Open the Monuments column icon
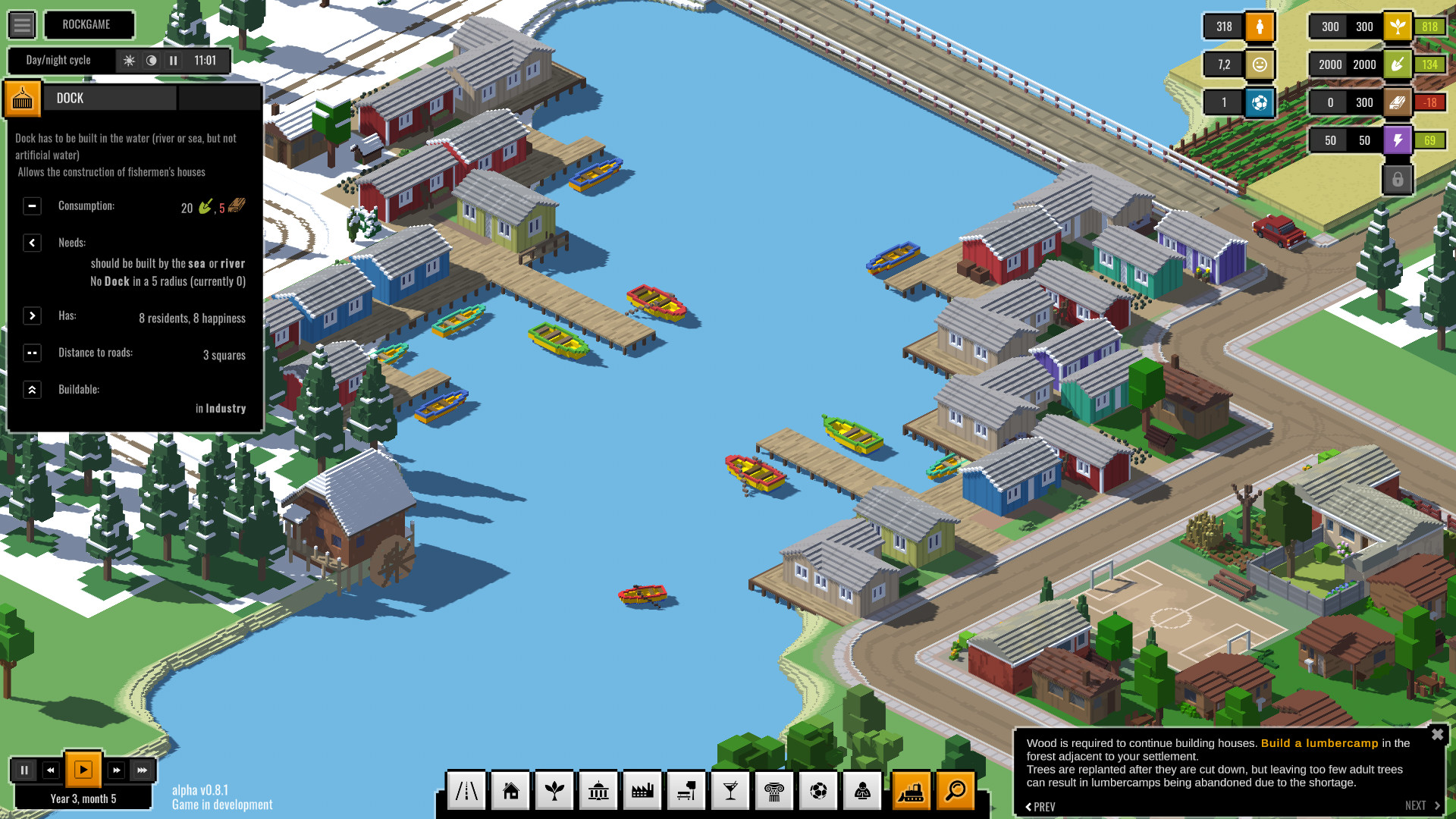Viewport: 1456px width, 819px height. pos(774,790)
